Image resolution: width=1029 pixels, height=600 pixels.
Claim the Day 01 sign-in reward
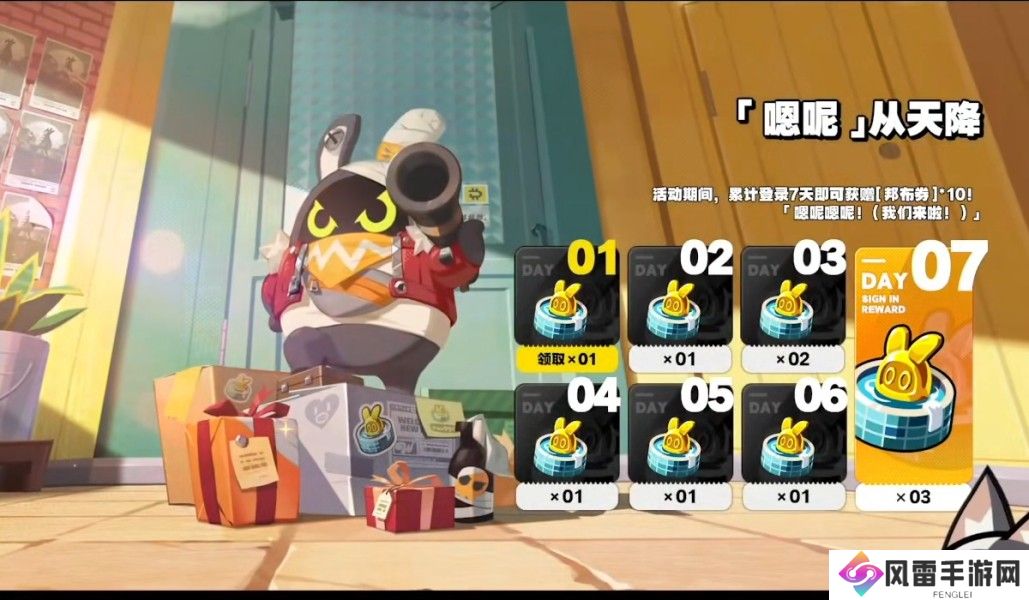pos(566,357)
